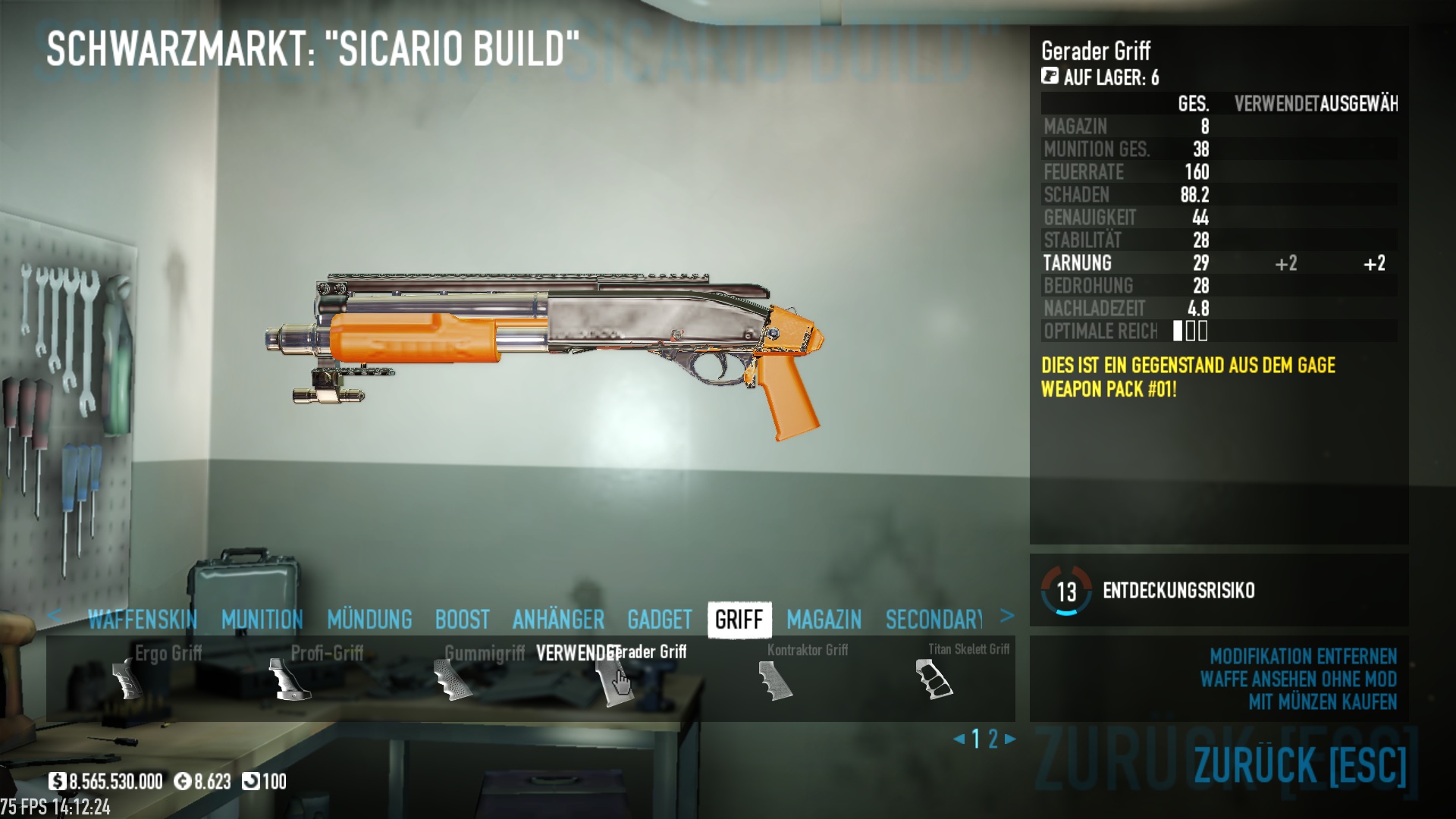Switch to the Waffenskin tab

click(143, 620)
